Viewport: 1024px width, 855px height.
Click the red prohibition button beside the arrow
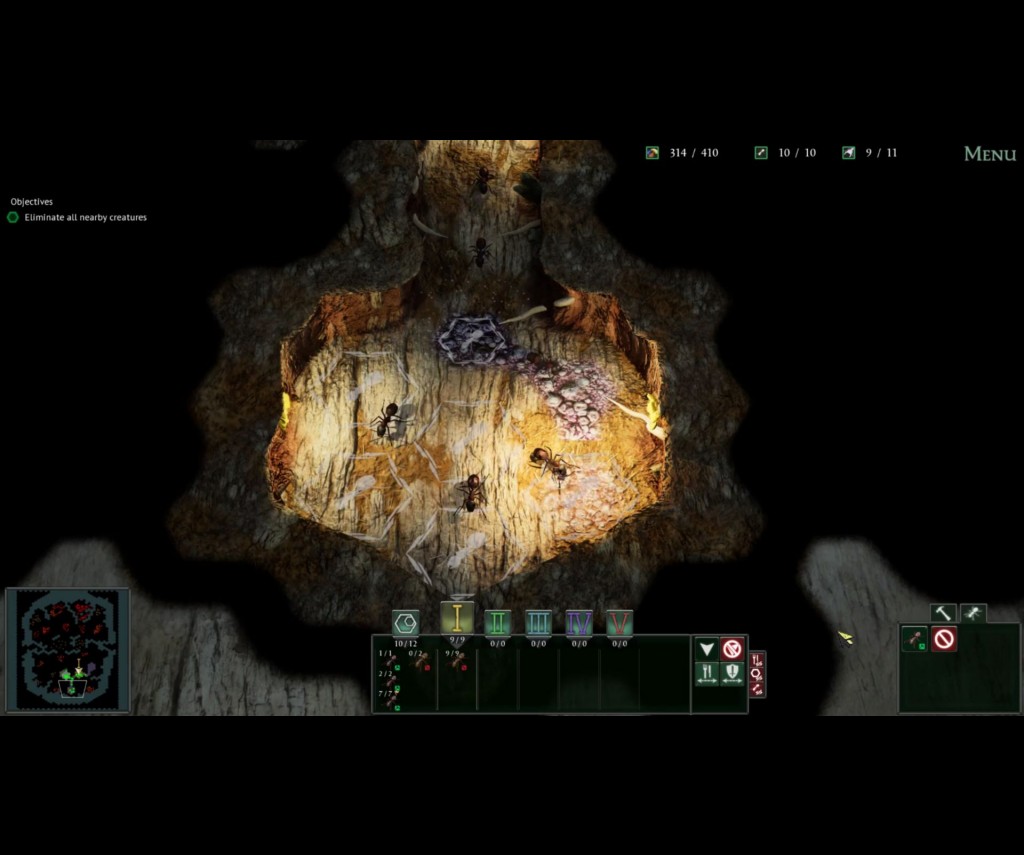point(733,649)
